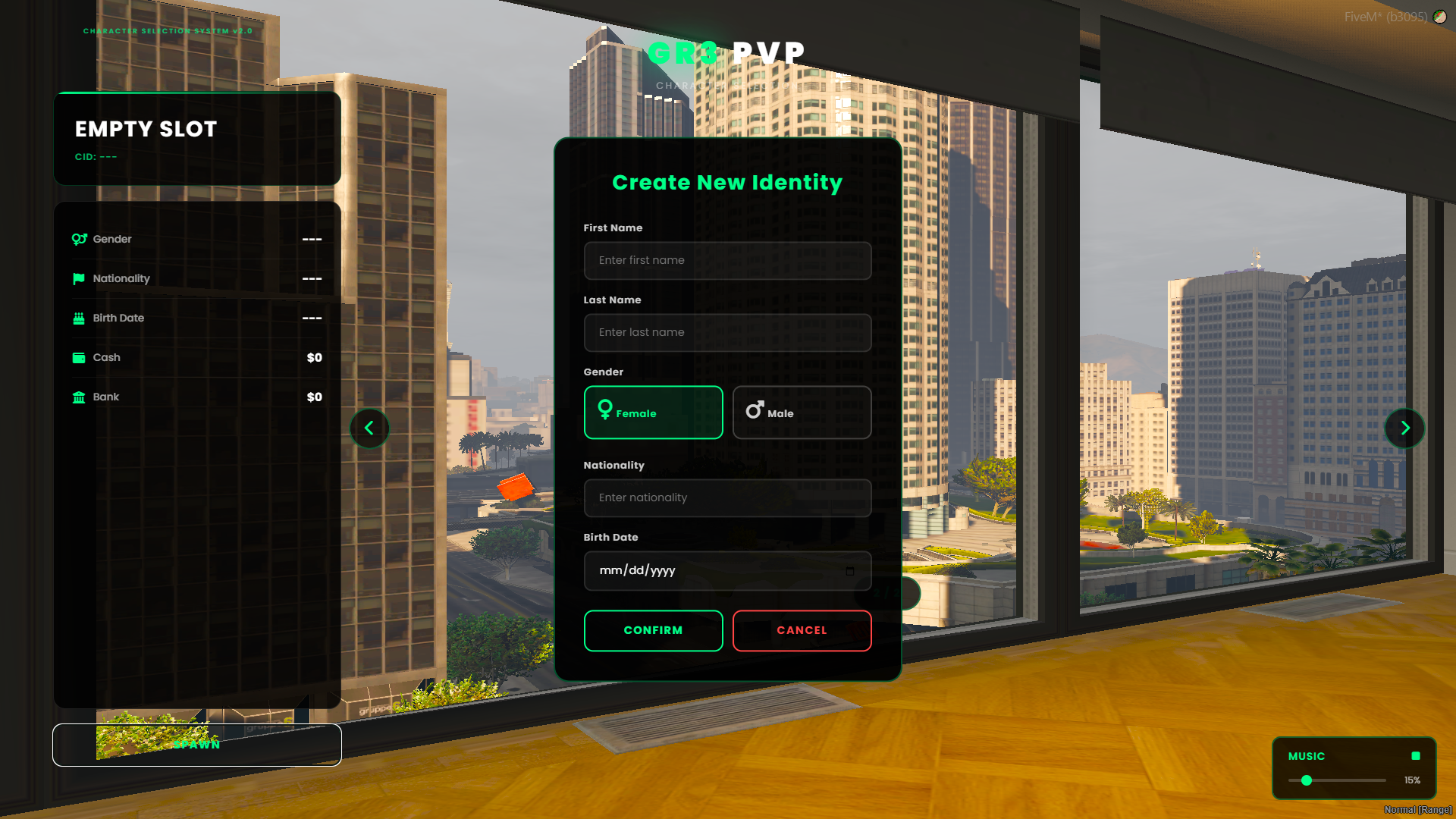Click the Birth Date cake icon
The image size is (1456, 819).
(79, 318)
